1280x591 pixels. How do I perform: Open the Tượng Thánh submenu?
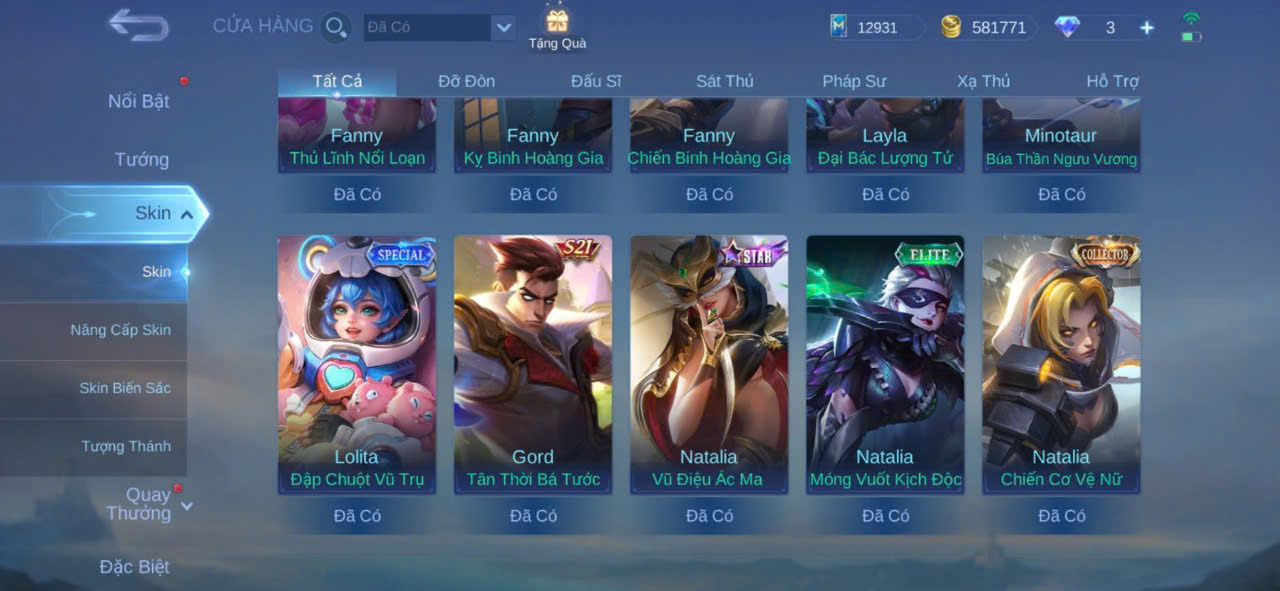126,446
